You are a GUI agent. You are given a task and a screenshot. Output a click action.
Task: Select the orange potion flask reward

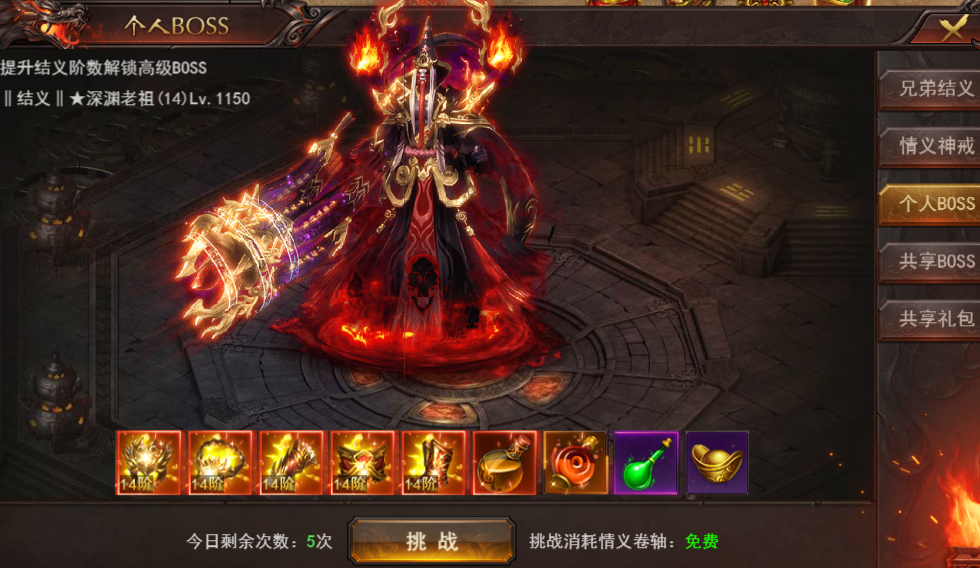point(505,463)
